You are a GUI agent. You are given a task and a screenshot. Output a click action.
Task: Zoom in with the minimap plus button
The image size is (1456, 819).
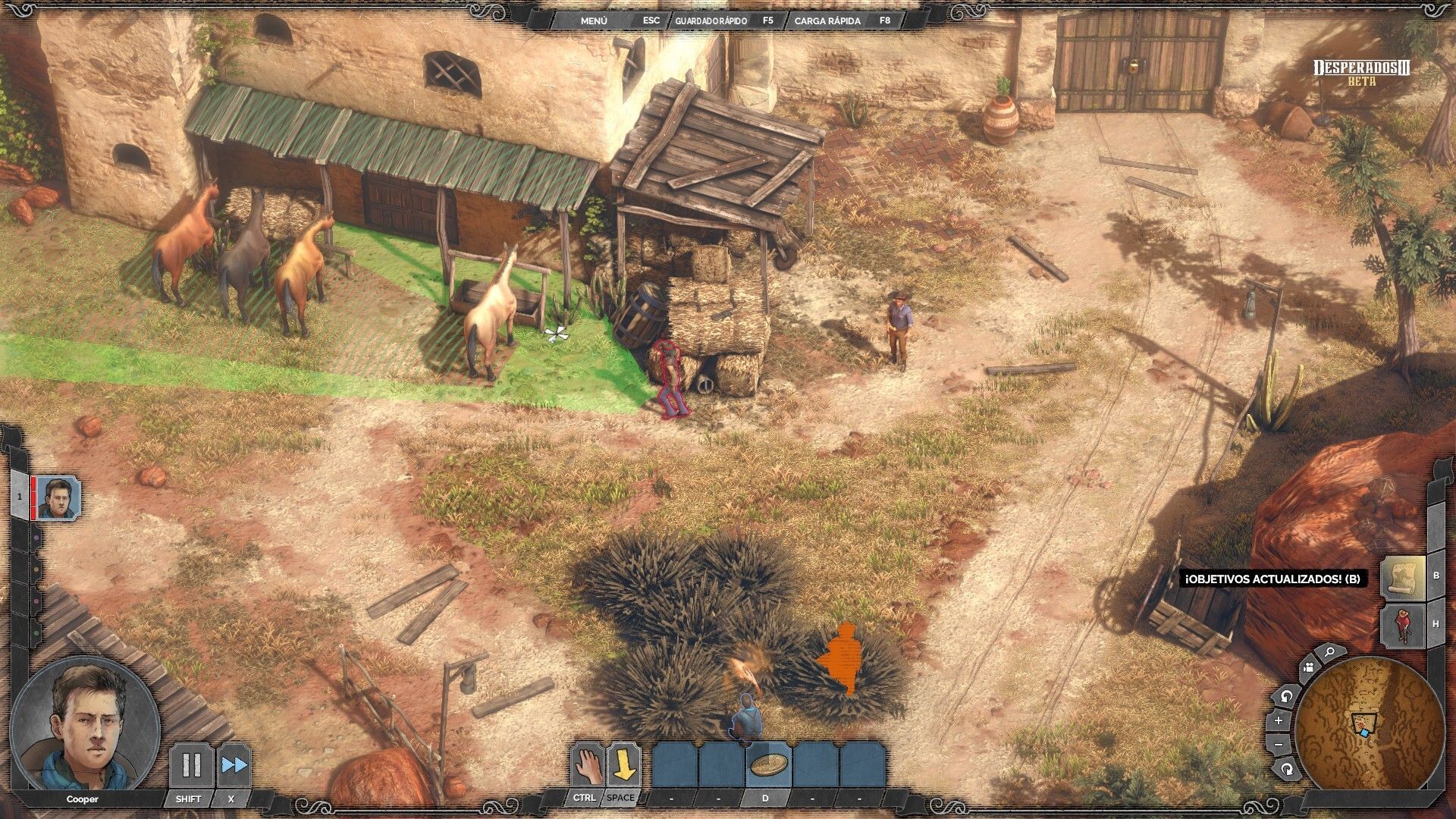1279,720
